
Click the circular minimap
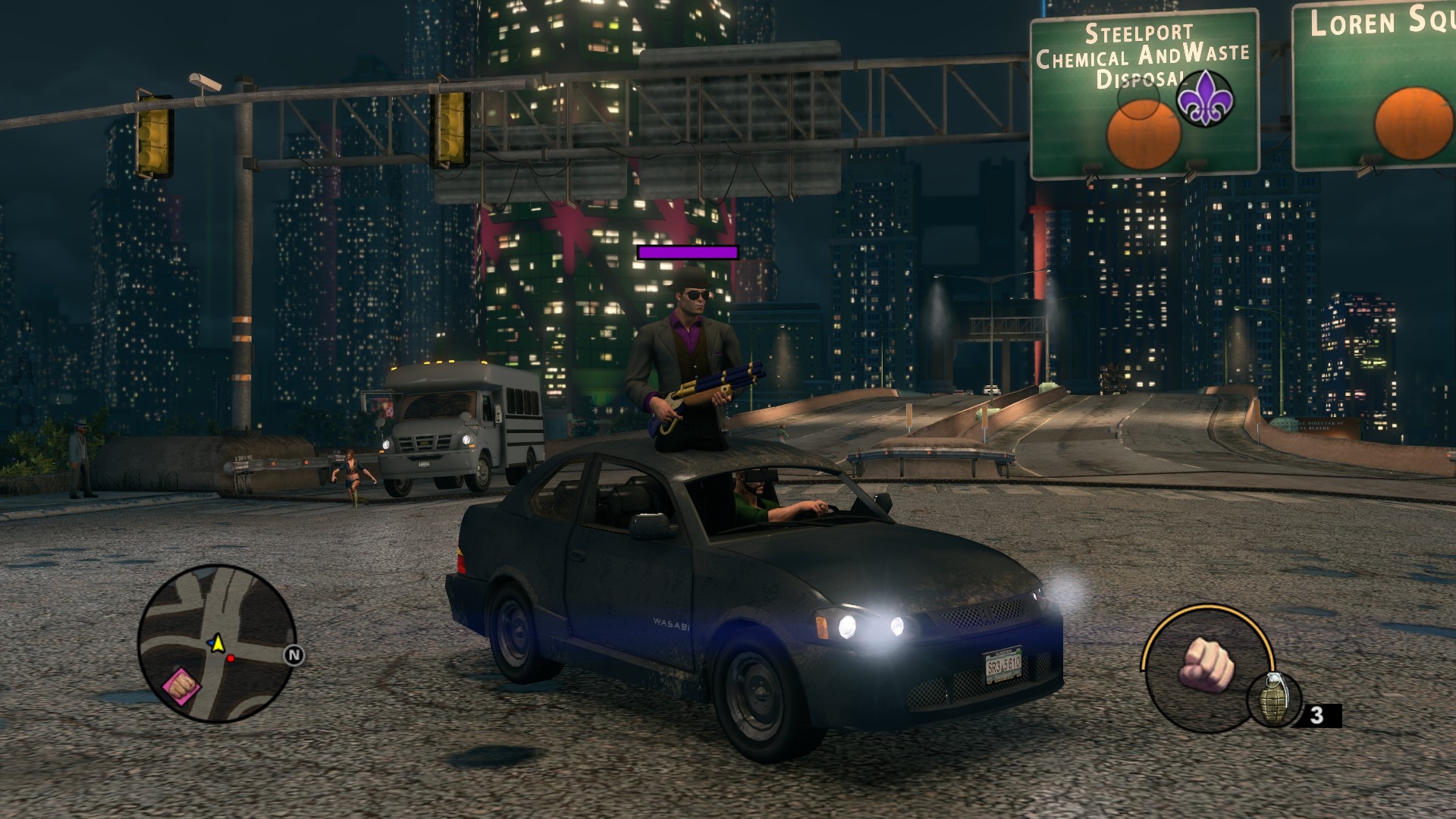(216, 643)
